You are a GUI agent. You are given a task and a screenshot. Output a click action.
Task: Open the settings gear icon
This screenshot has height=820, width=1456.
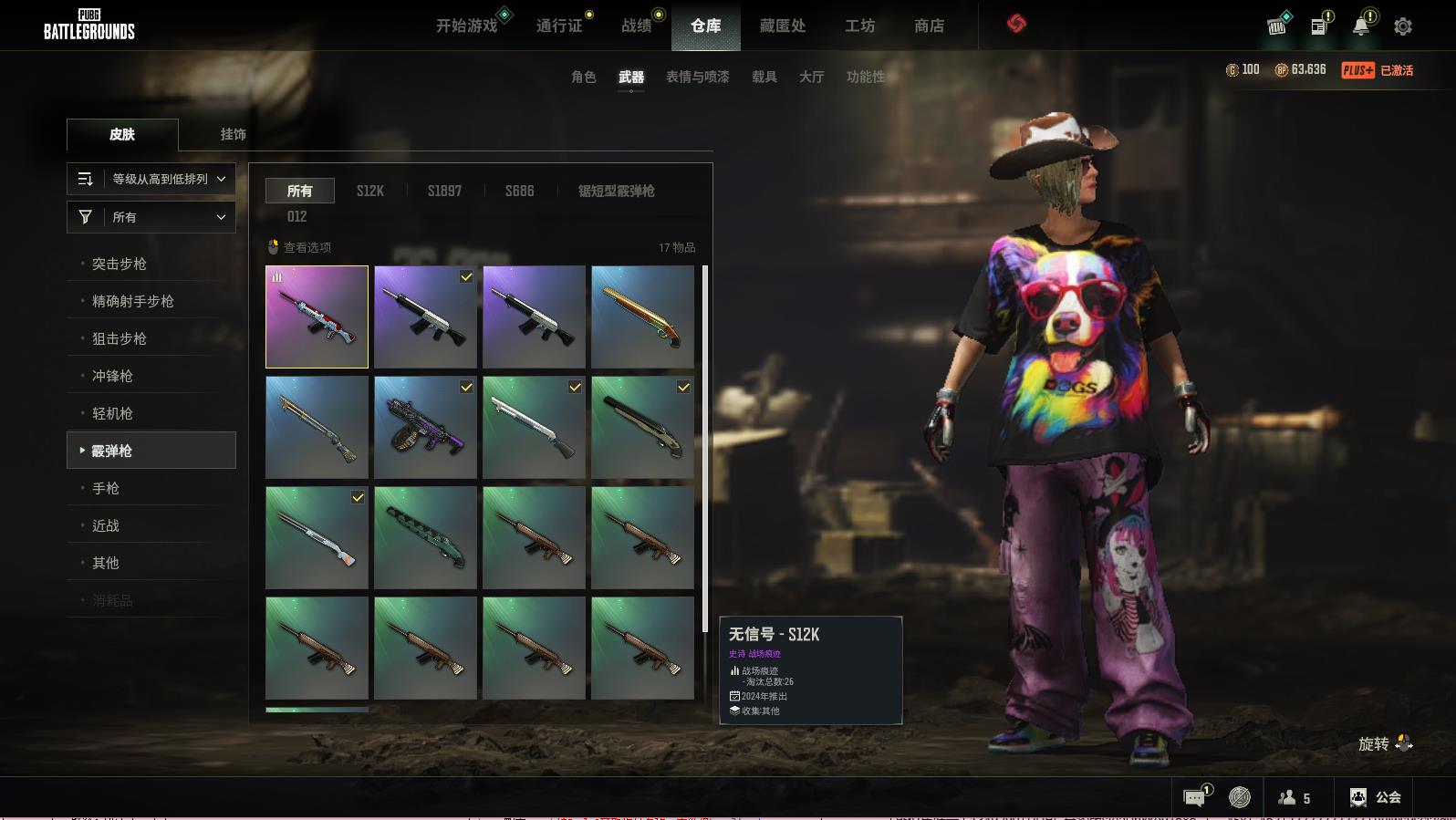click(x=1402, y=26)
